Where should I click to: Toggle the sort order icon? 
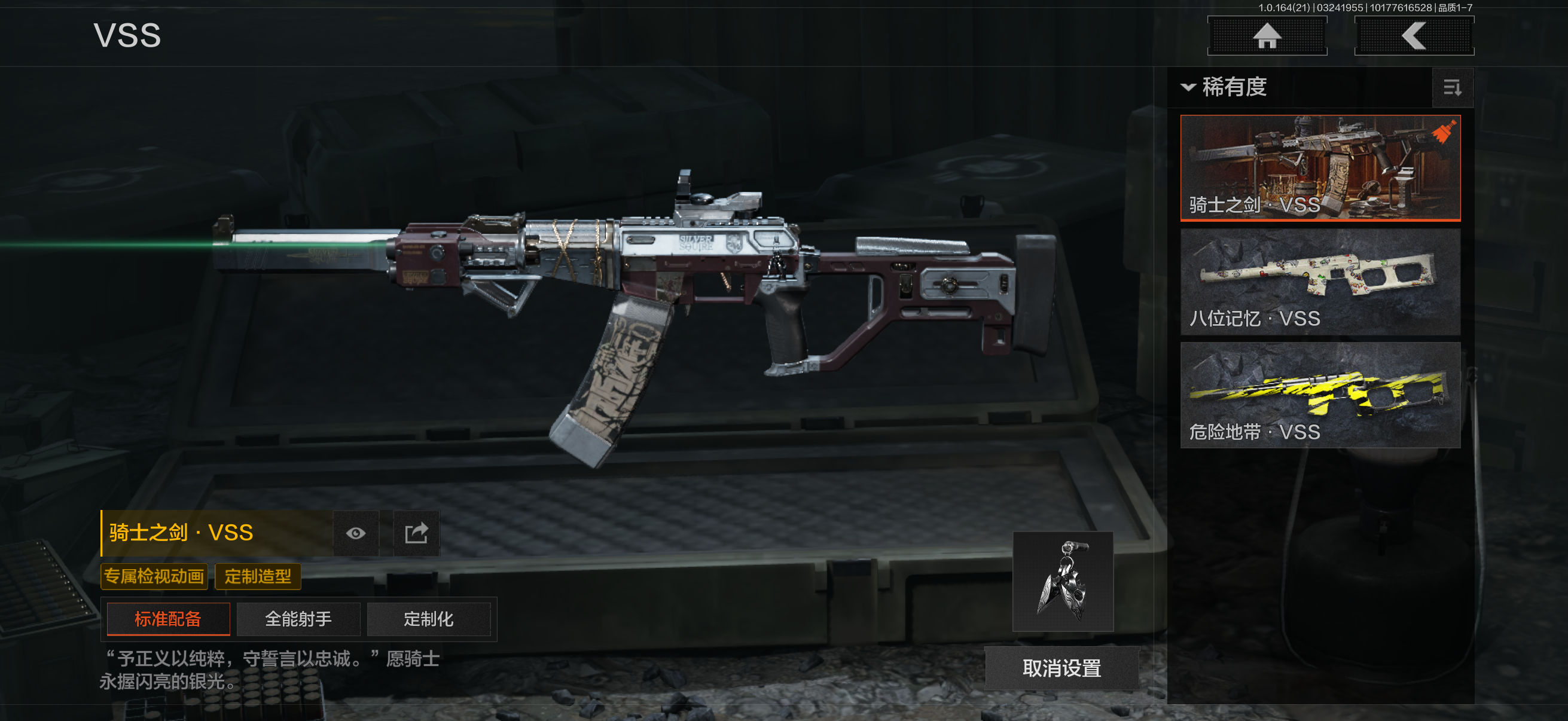1452,88
